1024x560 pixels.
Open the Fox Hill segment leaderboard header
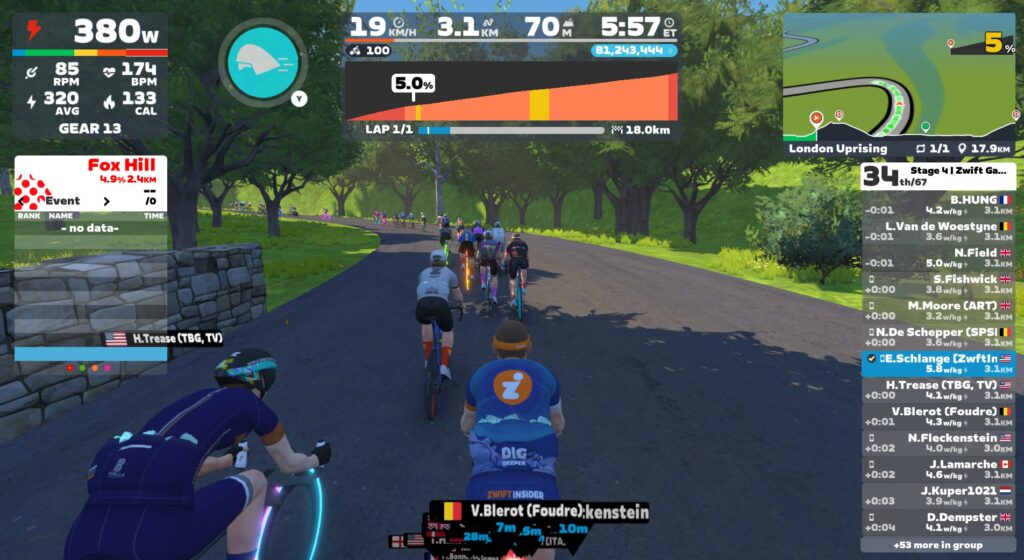[x=91, y=170]
